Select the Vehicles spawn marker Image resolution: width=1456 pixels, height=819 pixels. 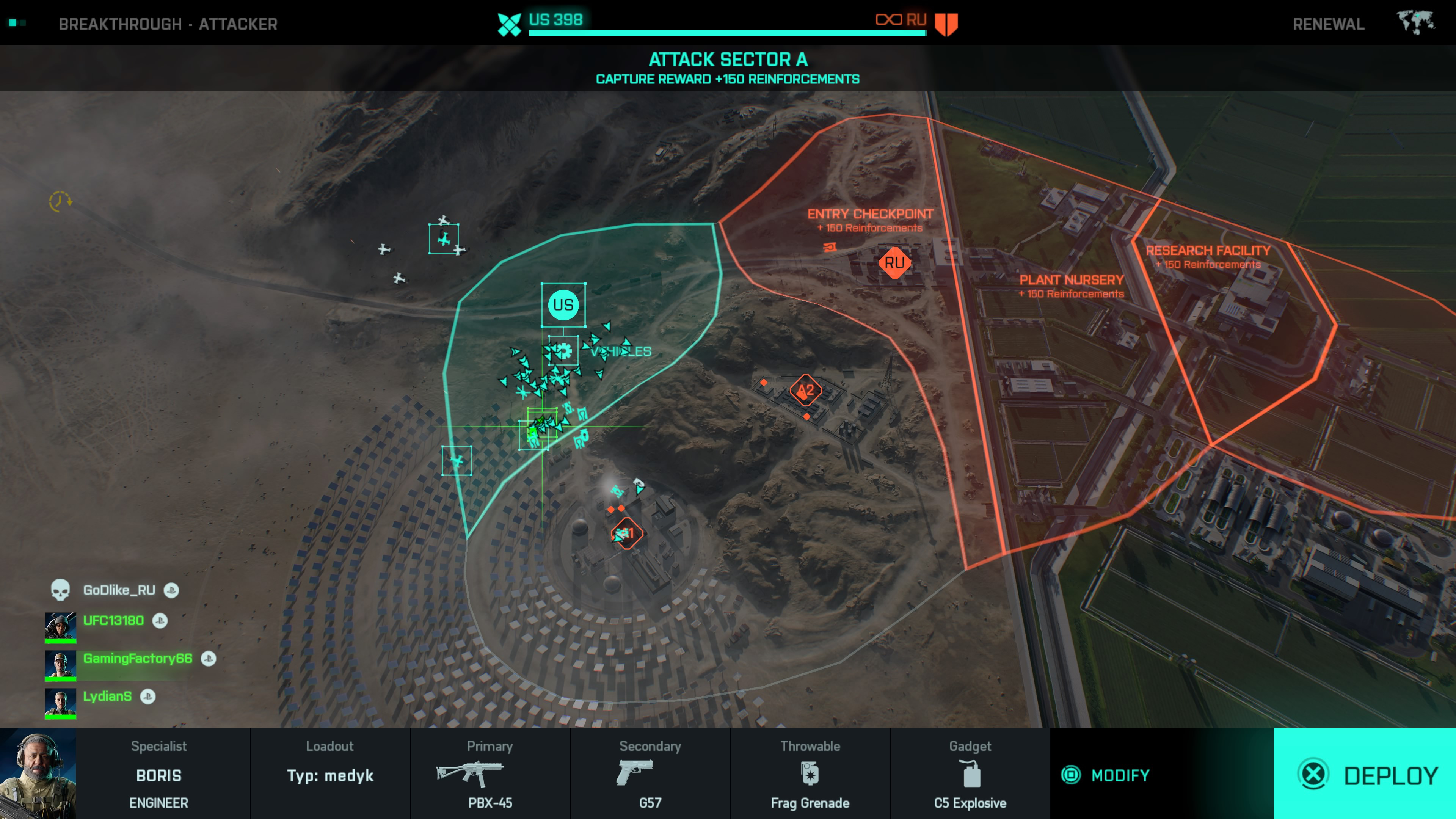pos(563,351)
